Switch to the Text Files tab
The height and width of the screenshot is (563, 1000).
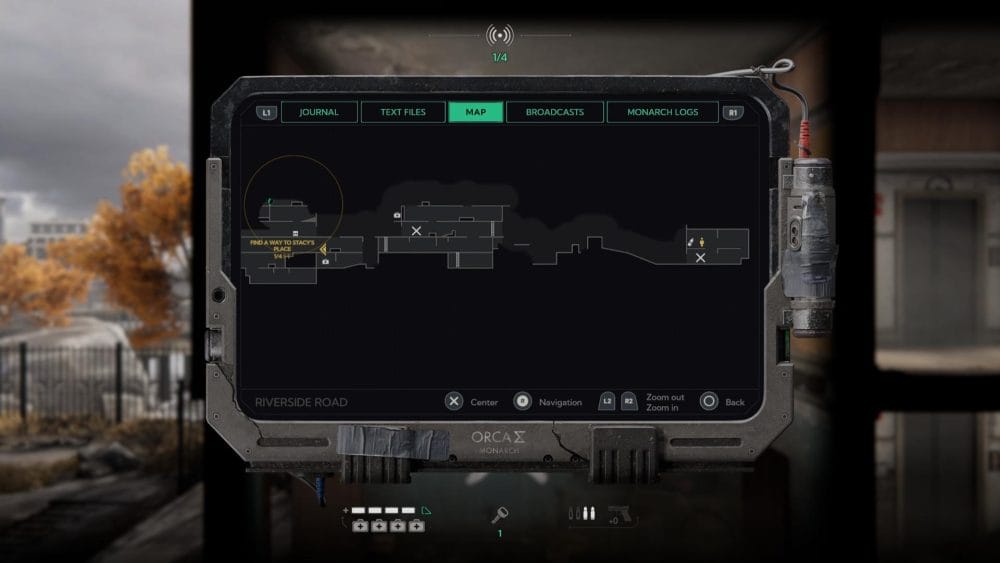tap(403, 112)
